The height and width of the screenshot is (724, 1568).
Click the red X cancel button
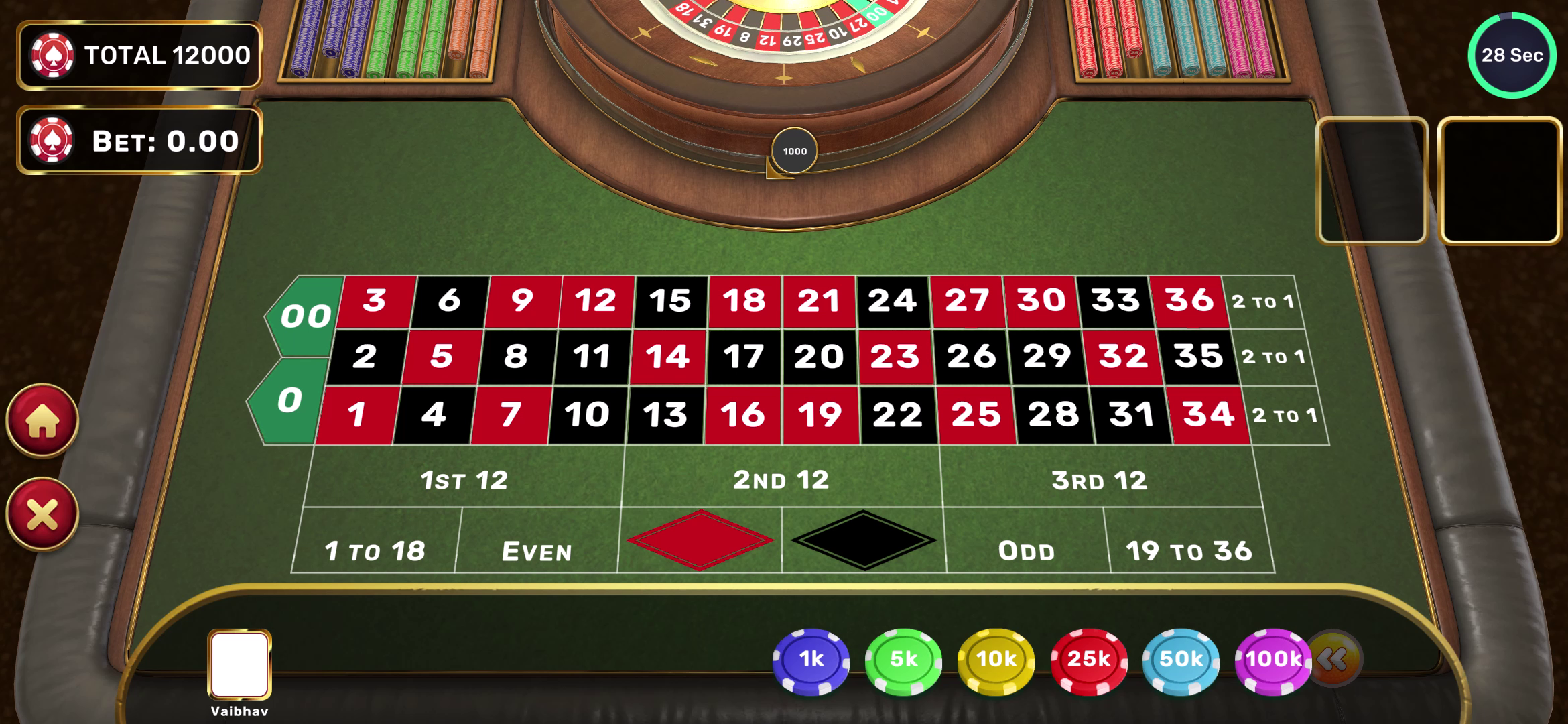pos(42,515)
